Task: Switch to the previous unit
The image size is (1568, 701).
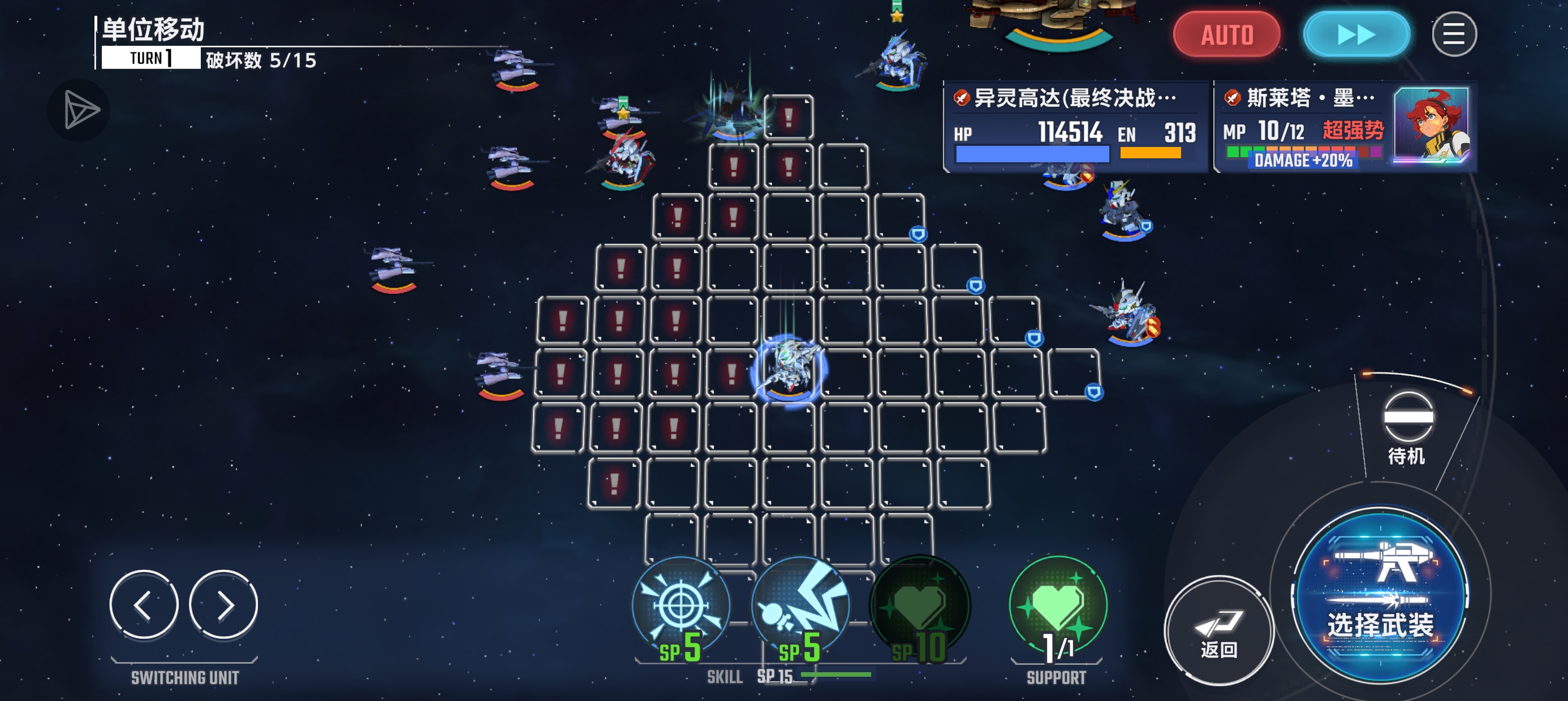Action: coord(144,604)
